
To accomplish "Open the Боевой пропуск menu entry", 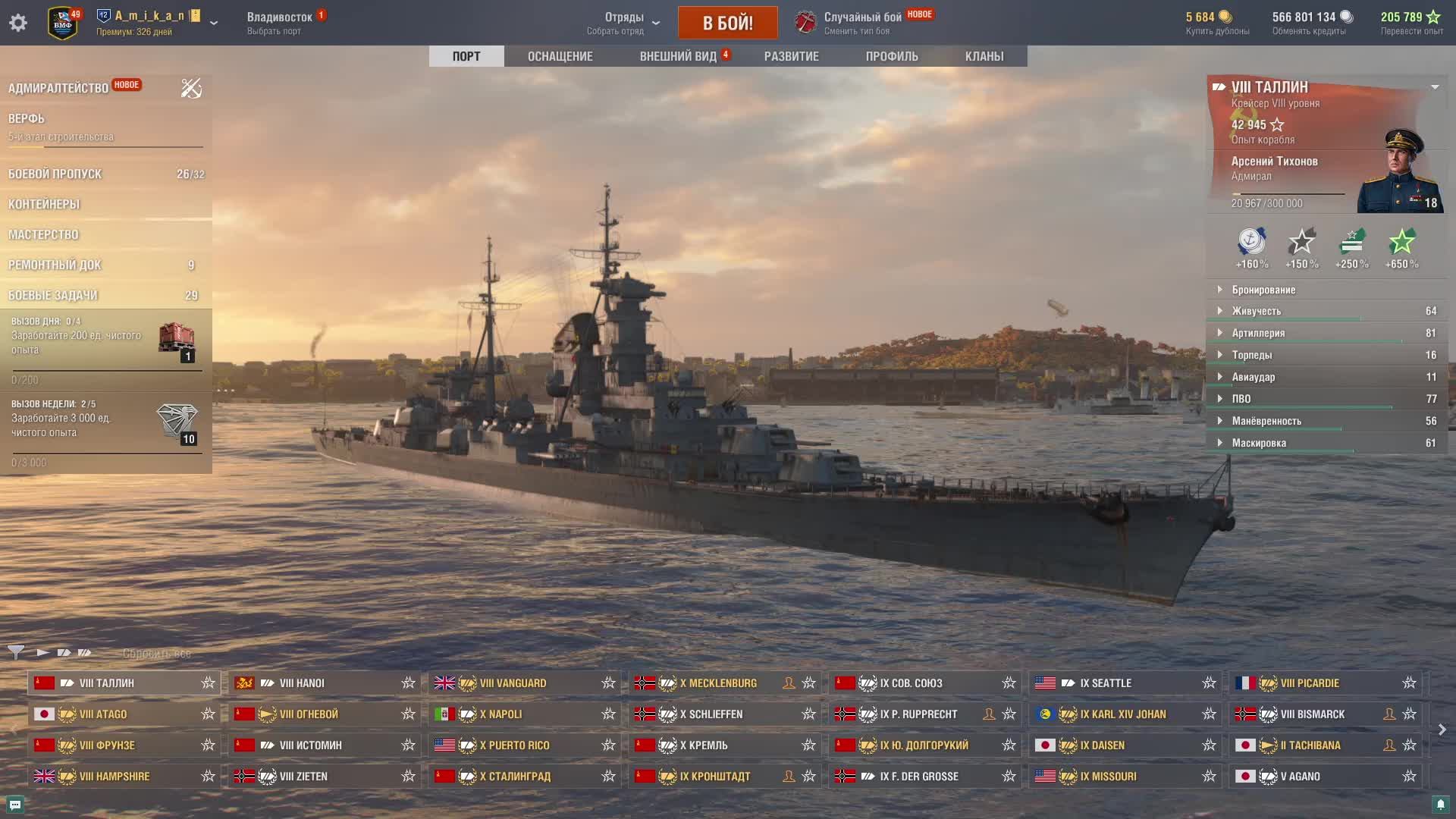I will click(55, 174).
